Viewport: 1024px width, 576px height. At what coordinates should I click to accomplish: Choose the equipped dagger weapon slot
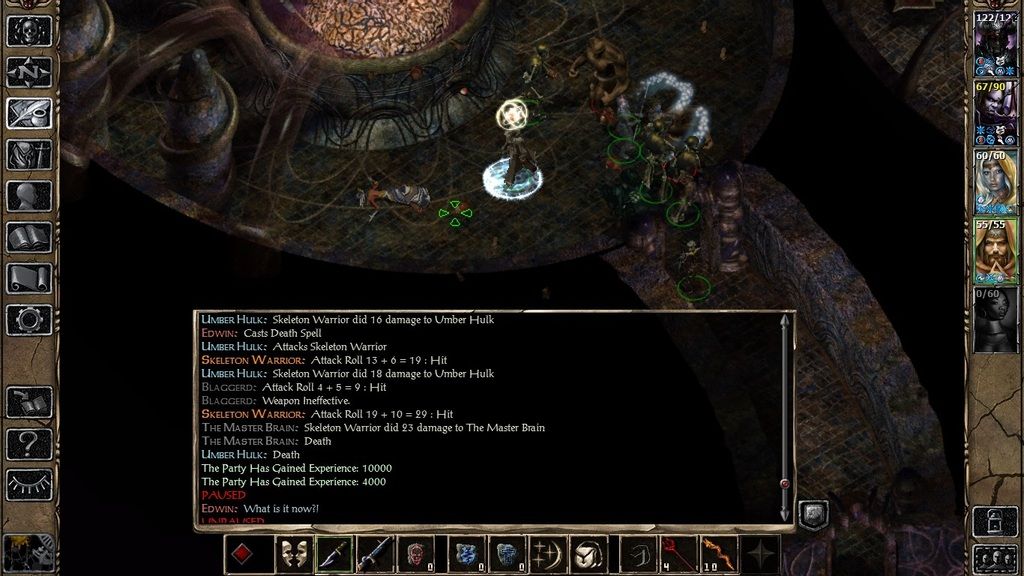point(334,554)
